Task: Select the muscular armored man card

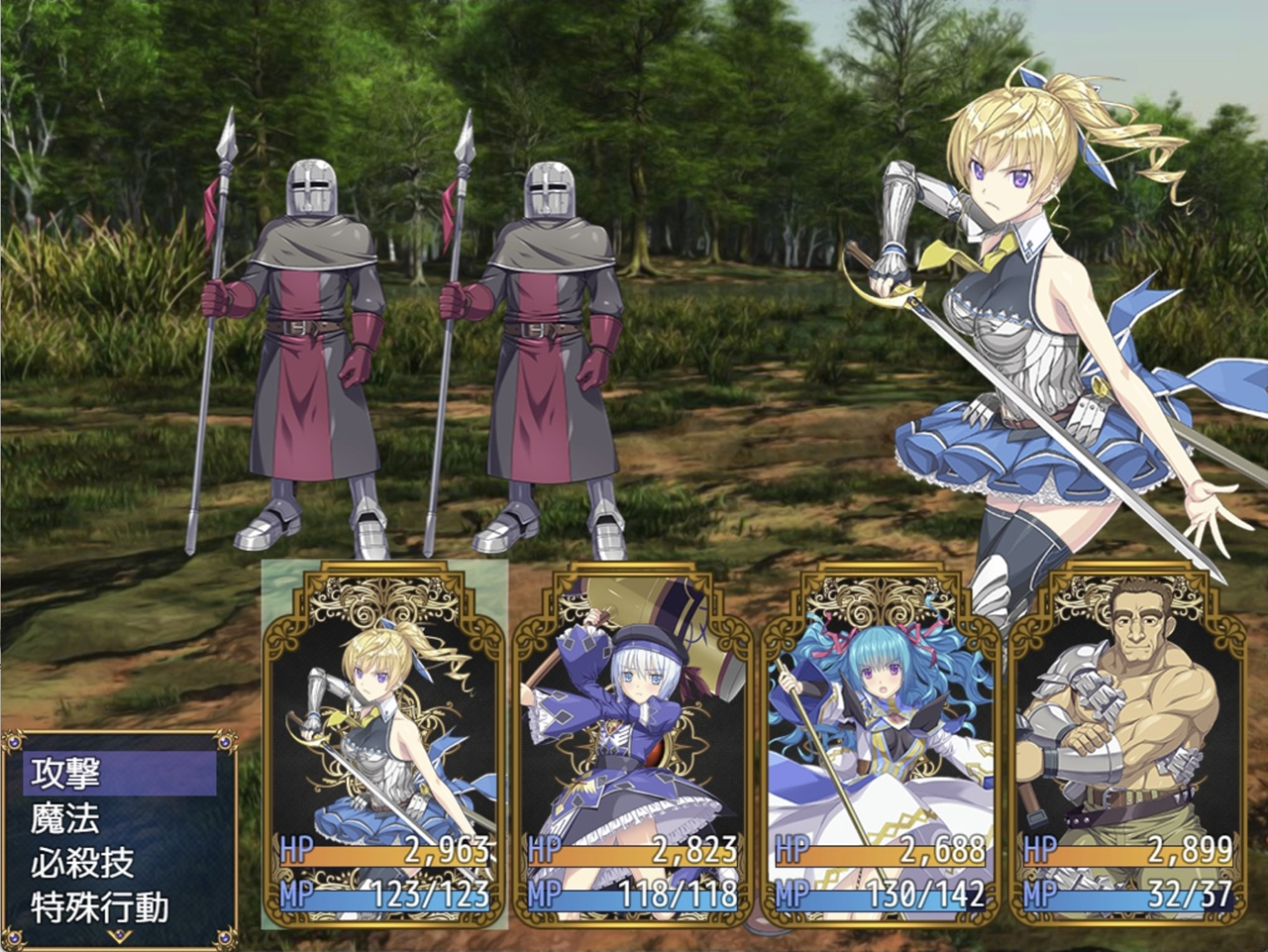Action: 1127,743
